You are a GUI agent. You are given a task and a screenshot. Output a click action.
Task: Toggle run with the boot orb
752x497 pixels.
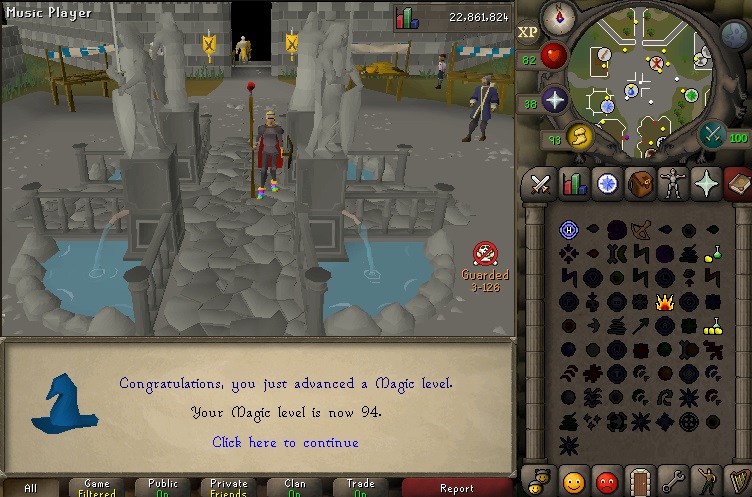(579, 136)
